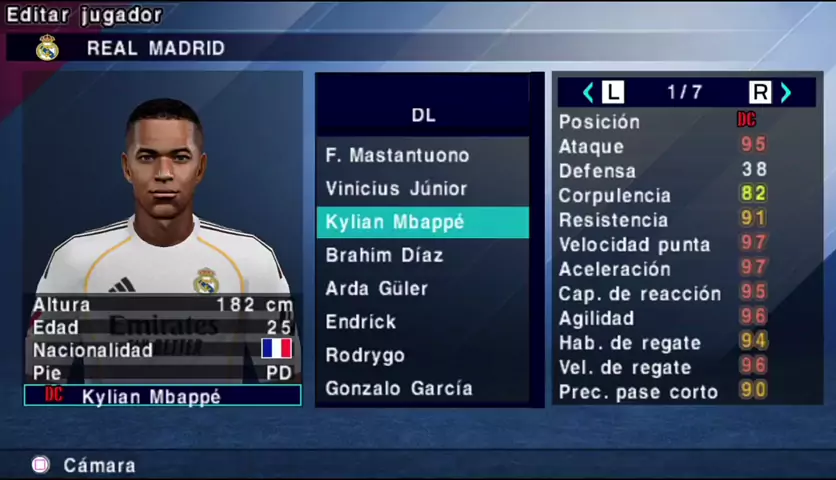Select Rodrygo in the squad list
836x480 pixels.
coord(365,355)
